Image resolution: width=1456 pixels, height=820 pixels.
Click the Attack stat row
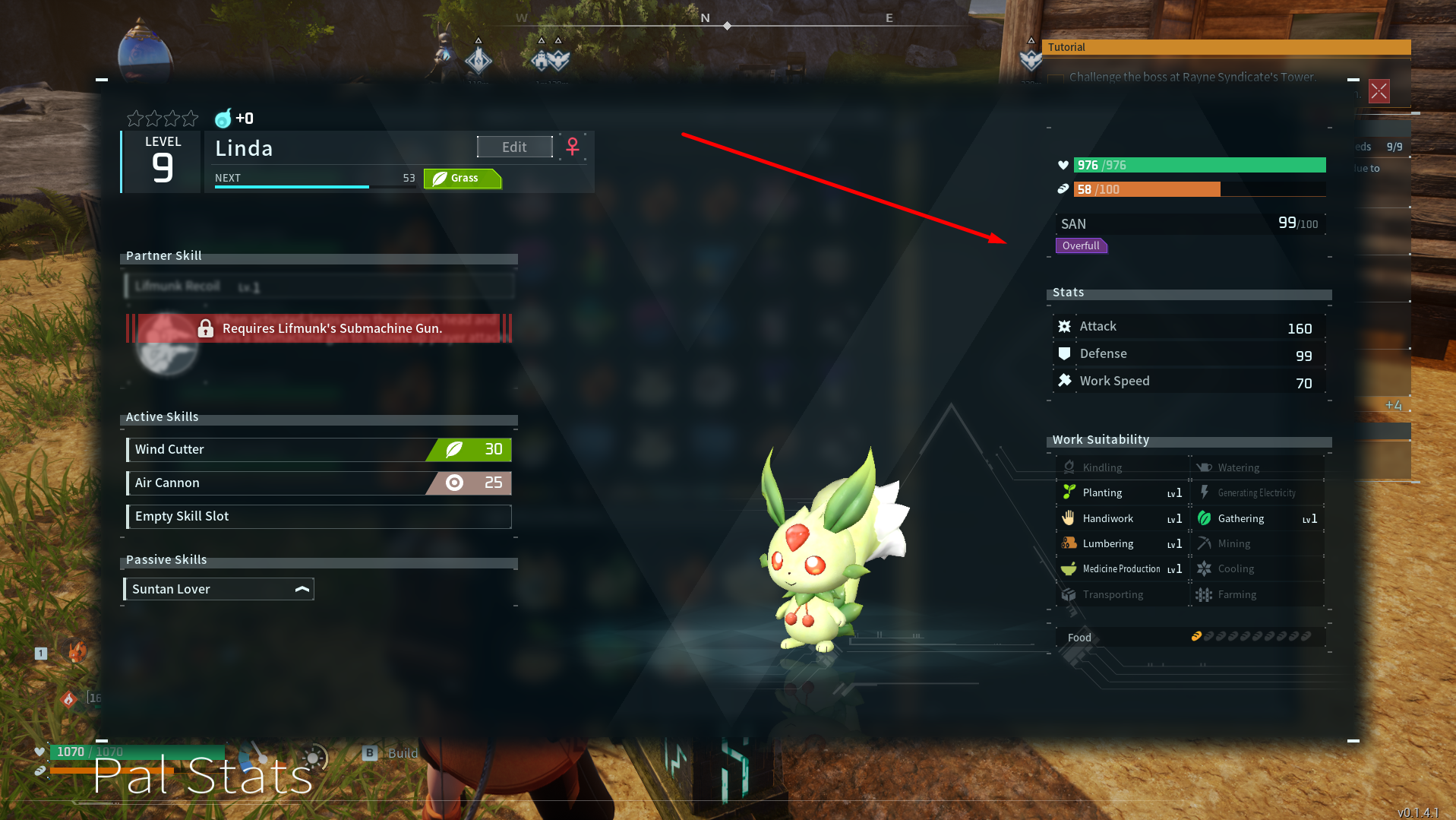[1189, 327]
